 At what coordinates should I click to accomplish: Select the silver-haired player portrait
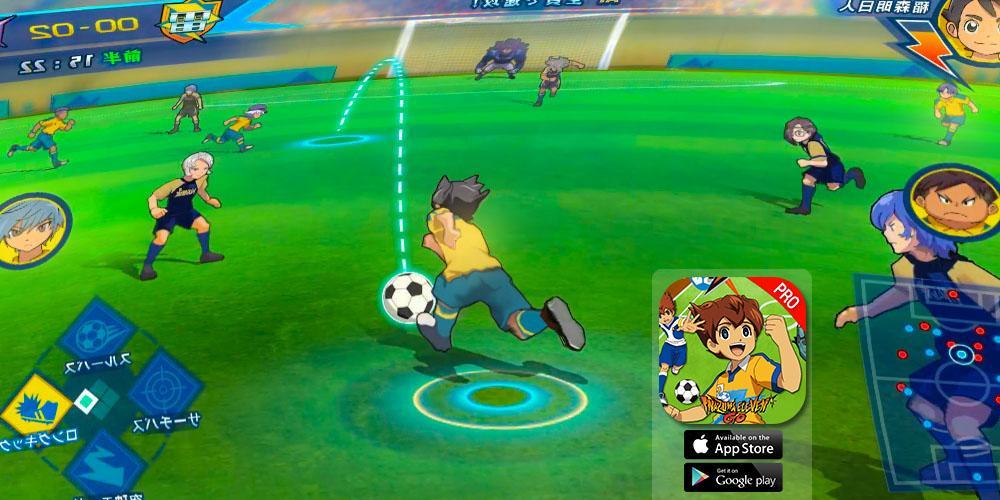32,230
